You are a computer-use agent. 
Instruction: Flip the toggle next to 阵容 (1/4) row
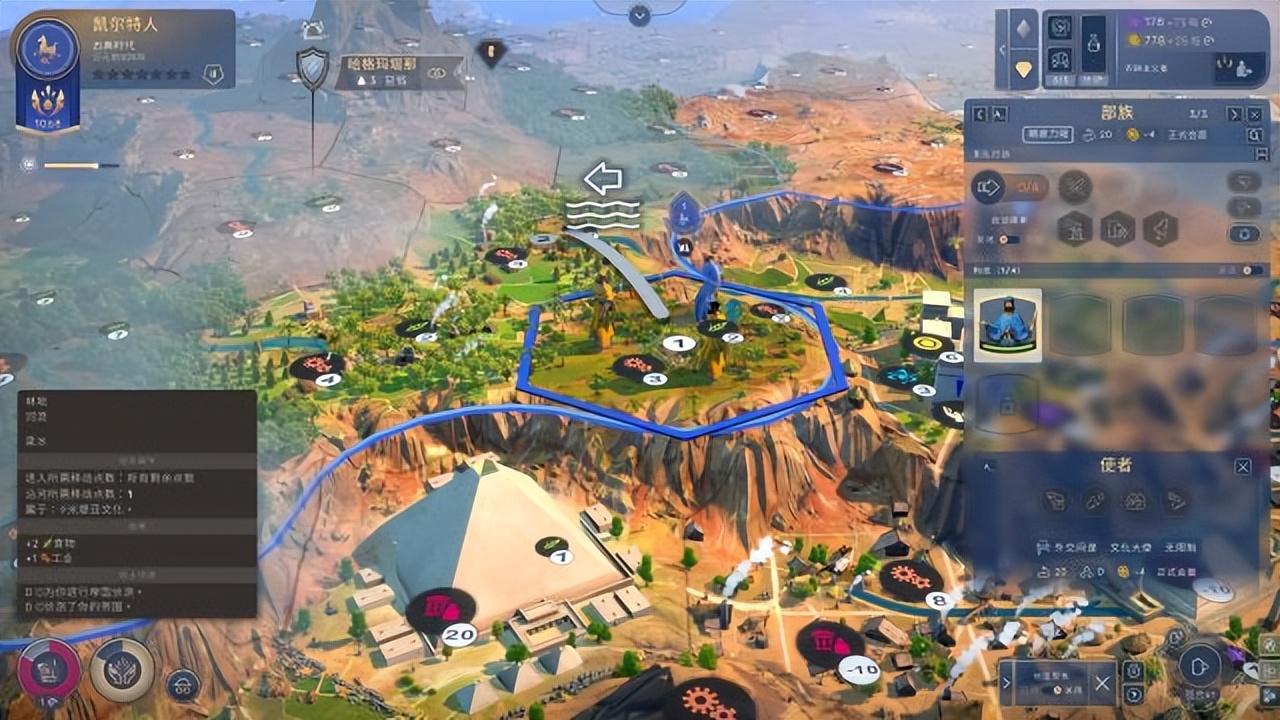[1250, 269]
